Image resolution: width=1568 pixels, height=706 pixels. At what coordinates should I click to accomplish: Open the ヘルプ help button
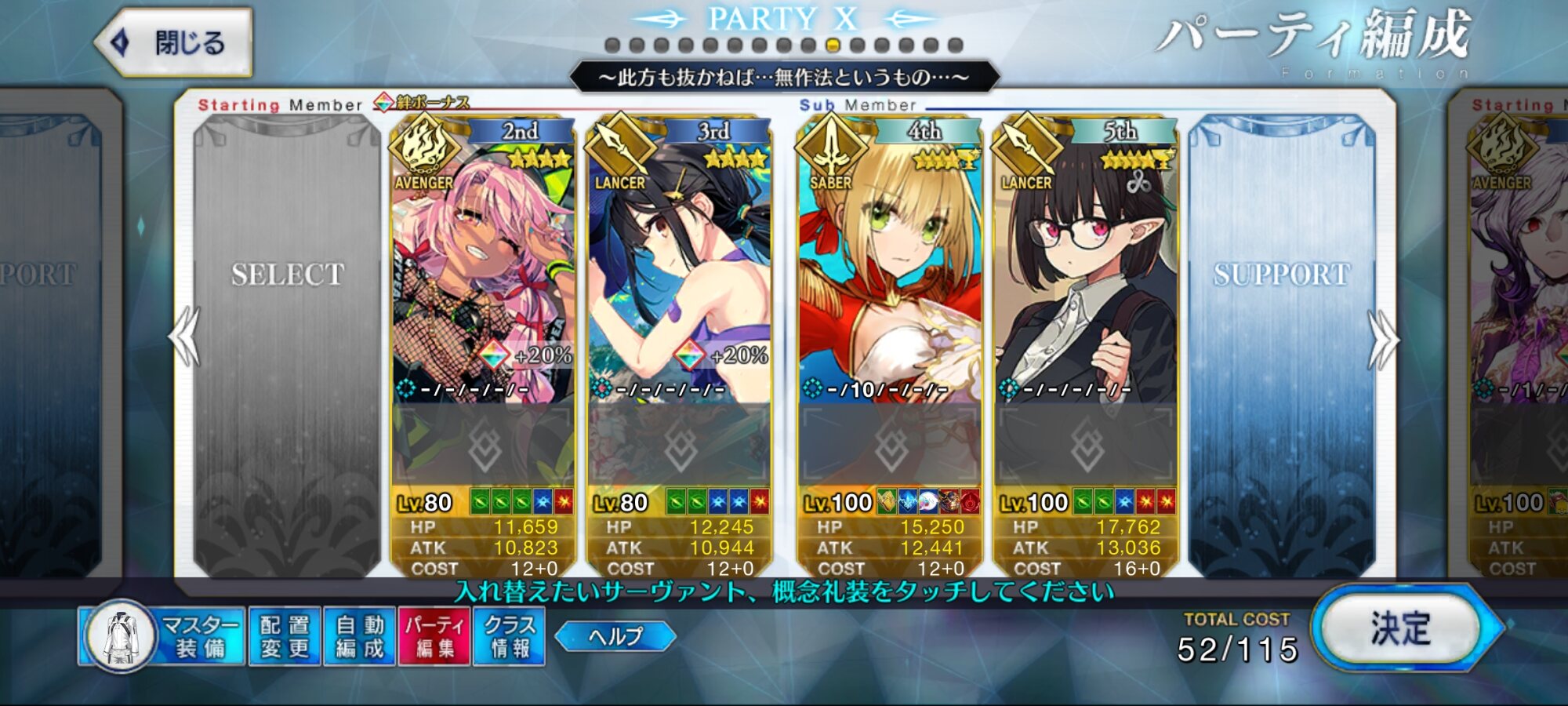(615, 635)
